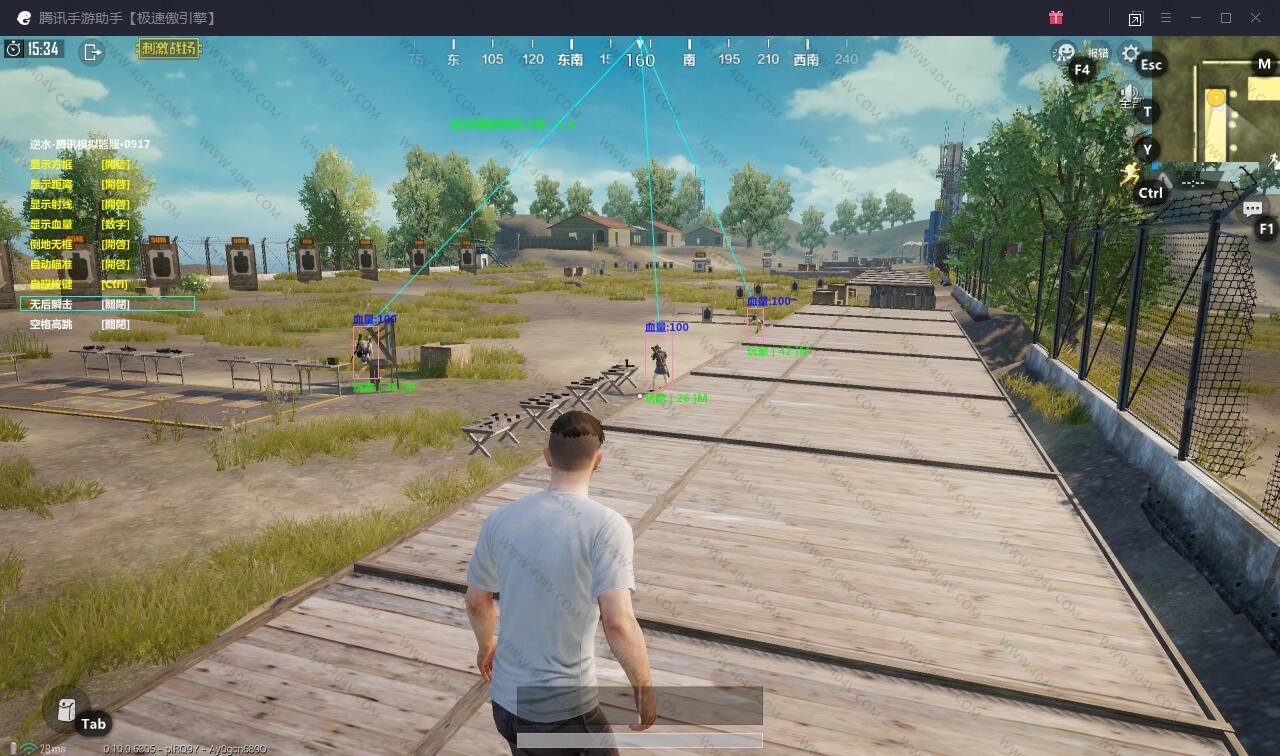Tap the exit door icon beside the timer

92,52
